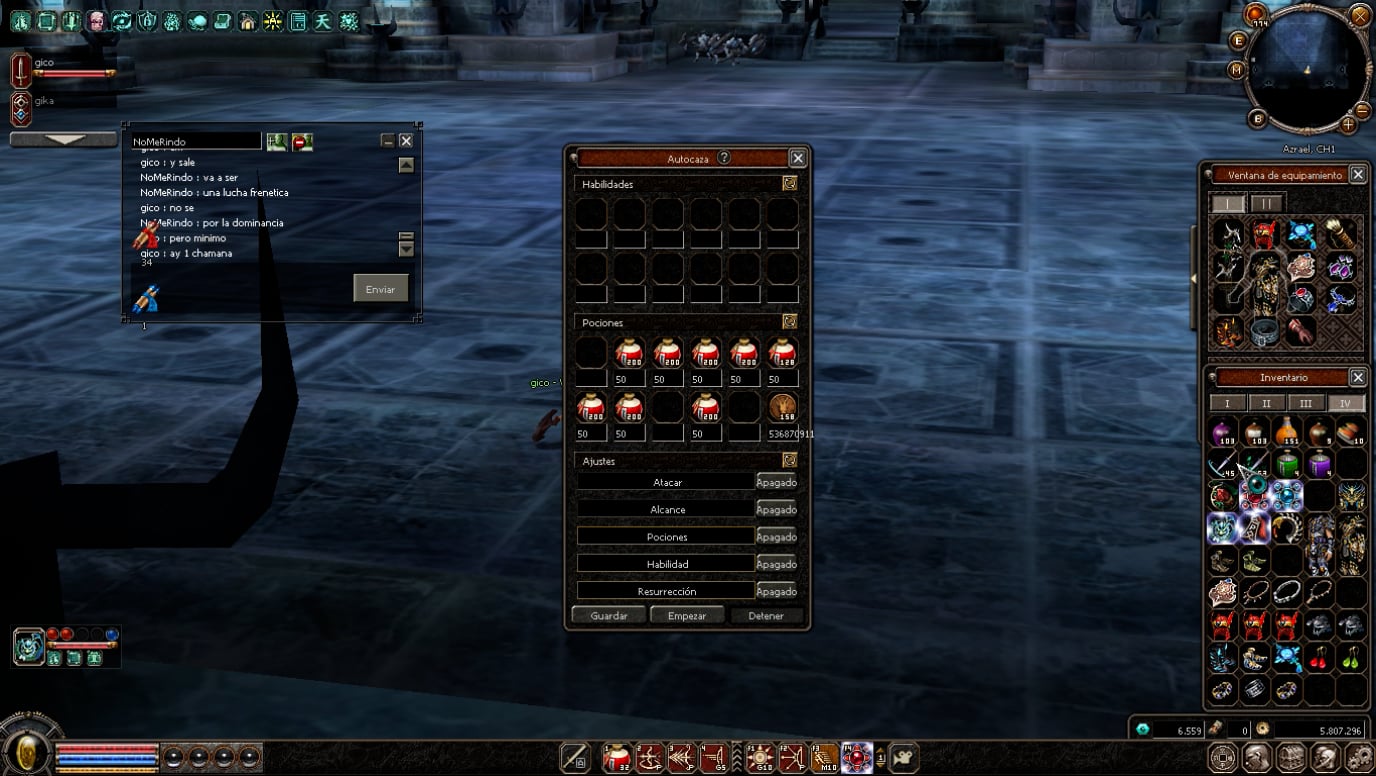1376x776 pixels.
Task: Close the NoMeRindo whisper window
Action: [x=406, y=141]
